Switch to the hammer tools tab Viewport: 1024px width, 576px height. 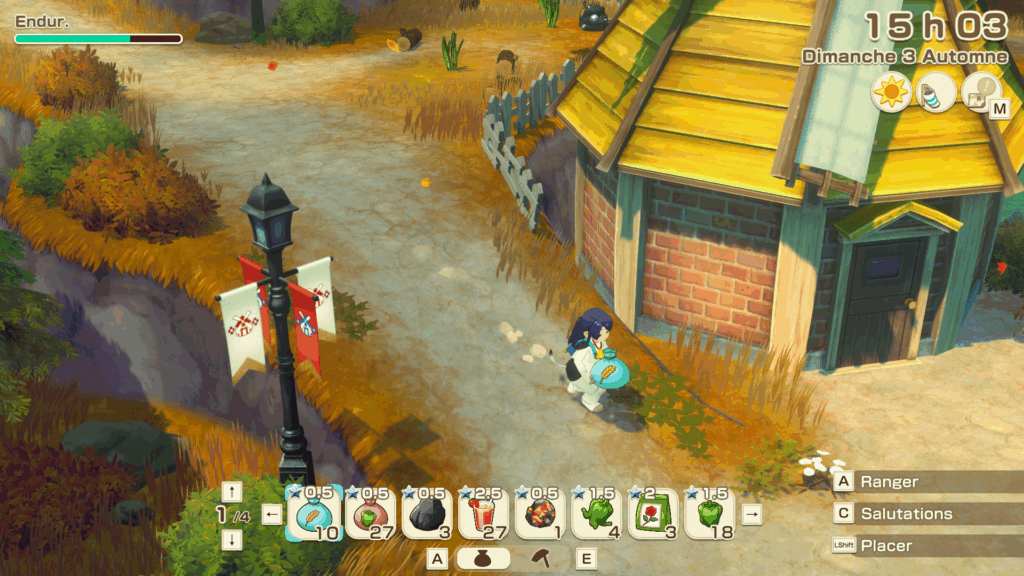click(542, 559)
